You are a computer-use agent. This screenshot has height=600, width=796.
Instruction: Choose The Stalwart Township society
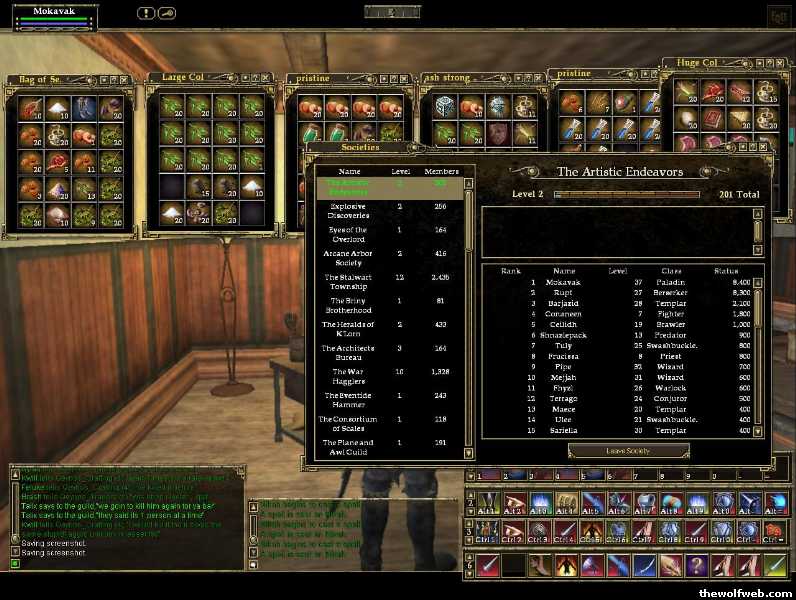pyautogui.click(x=348, y=281)
